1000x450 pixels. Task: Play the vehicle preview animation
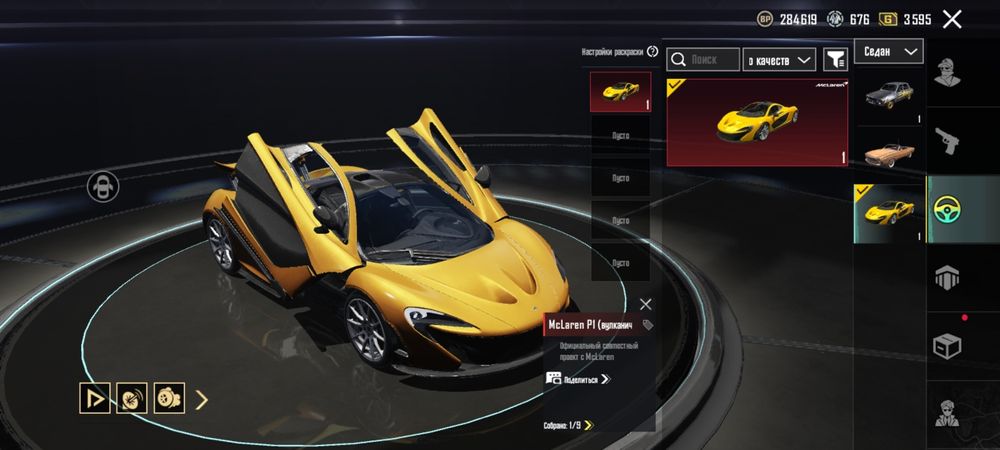coord(95,399)
